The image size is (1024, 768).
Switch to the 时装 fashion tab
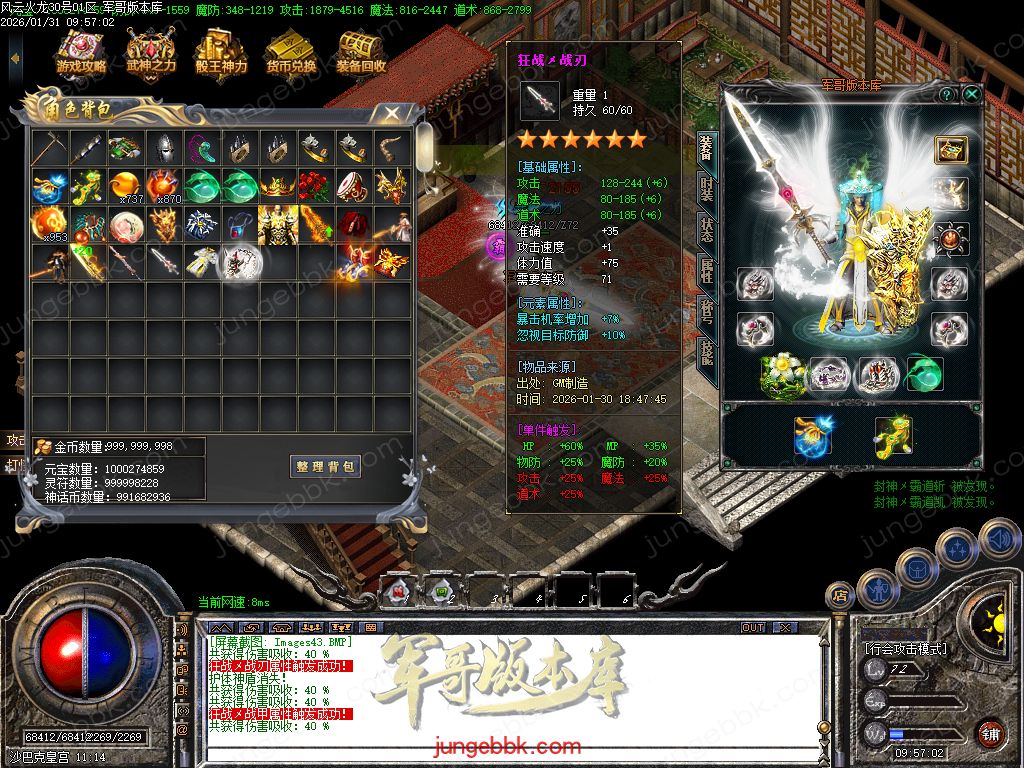tap(706, 187)
